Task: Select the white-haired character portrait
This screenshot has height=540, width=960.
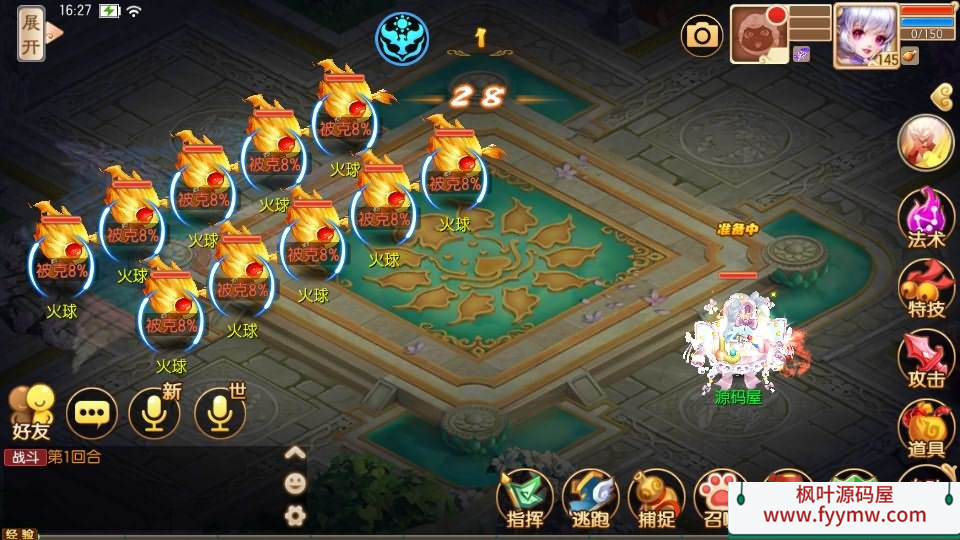Action: click(865, 34)
